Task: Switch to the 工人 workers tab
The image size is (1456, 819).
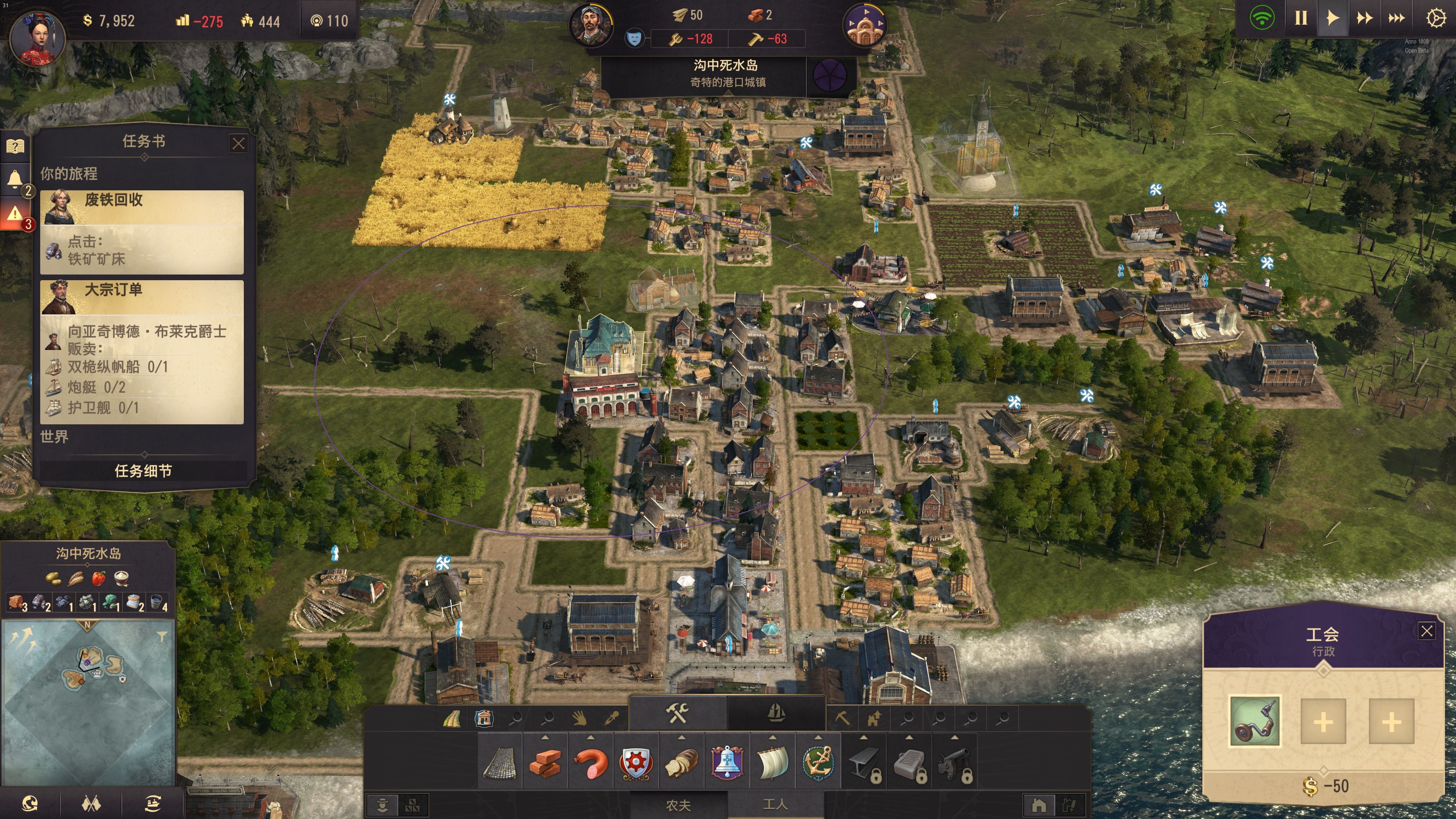Action: (x=775, y=805)
